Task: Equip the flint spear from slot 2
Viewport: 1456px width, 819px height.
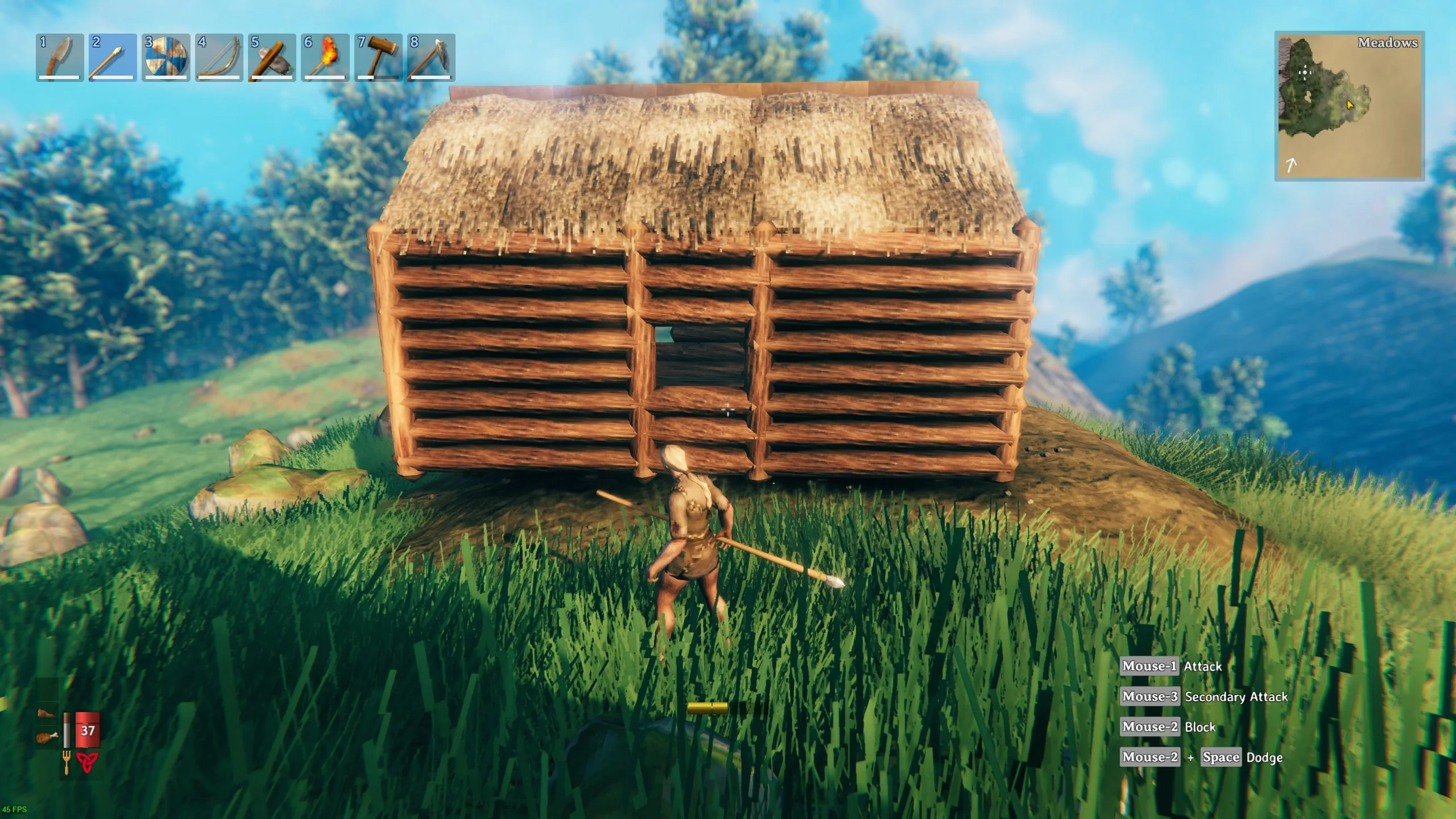Action: [x=111, y=57]
